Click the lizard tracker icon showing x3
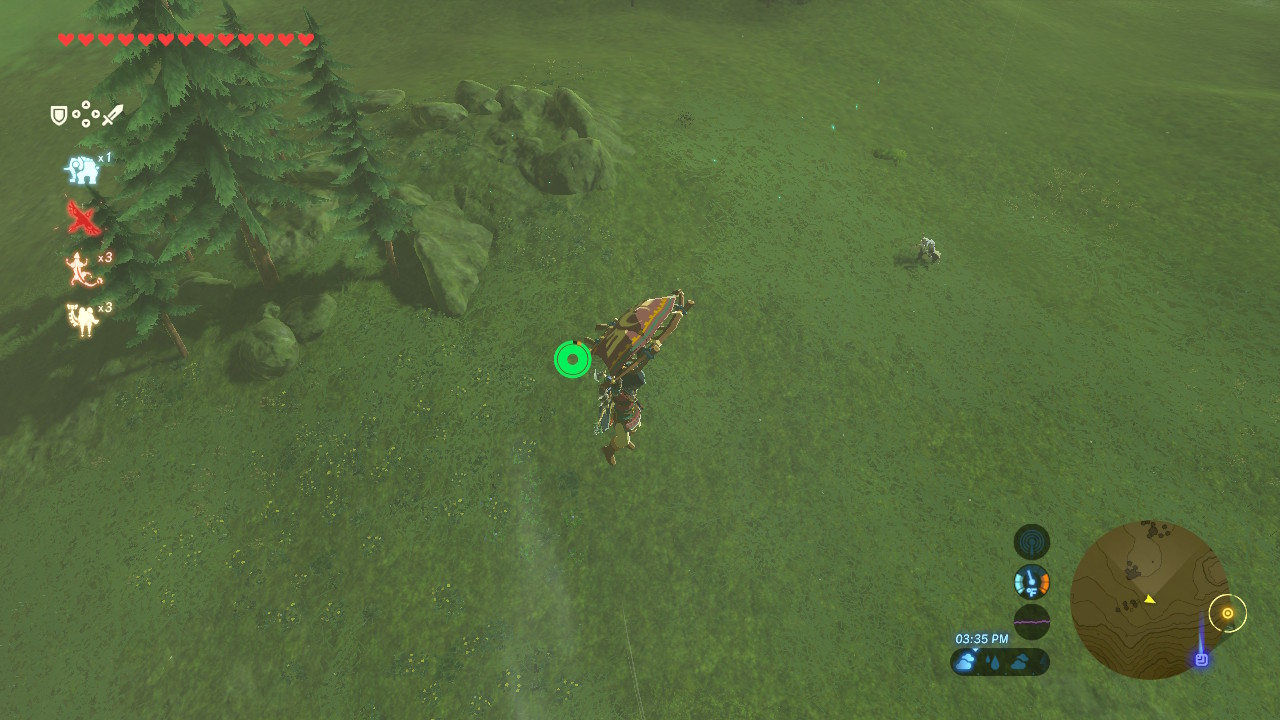 click(78, 268)
